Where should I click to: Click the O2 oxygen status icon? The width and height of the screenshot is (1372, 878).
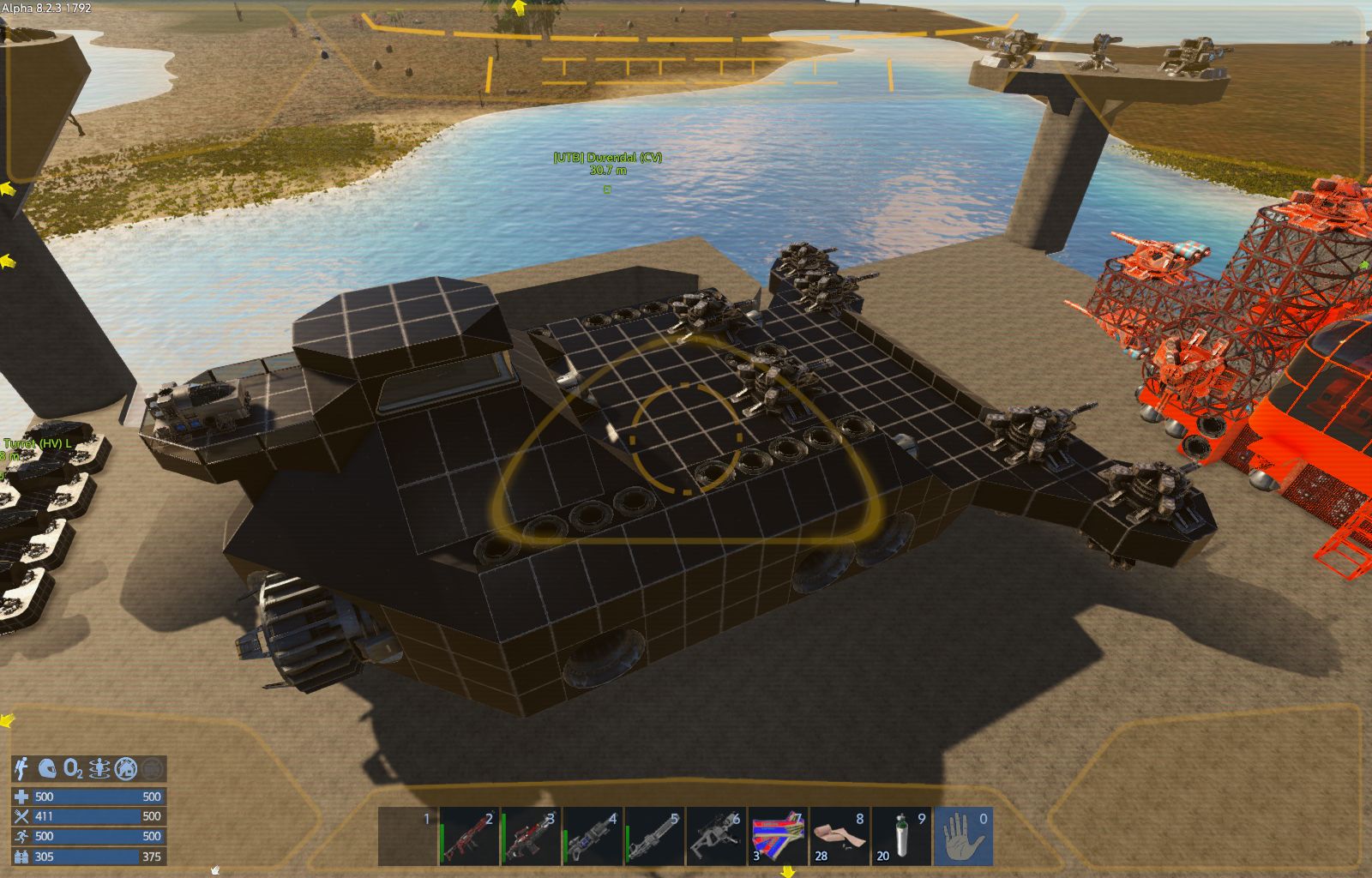pyautogui.click(x=74, y=768)
